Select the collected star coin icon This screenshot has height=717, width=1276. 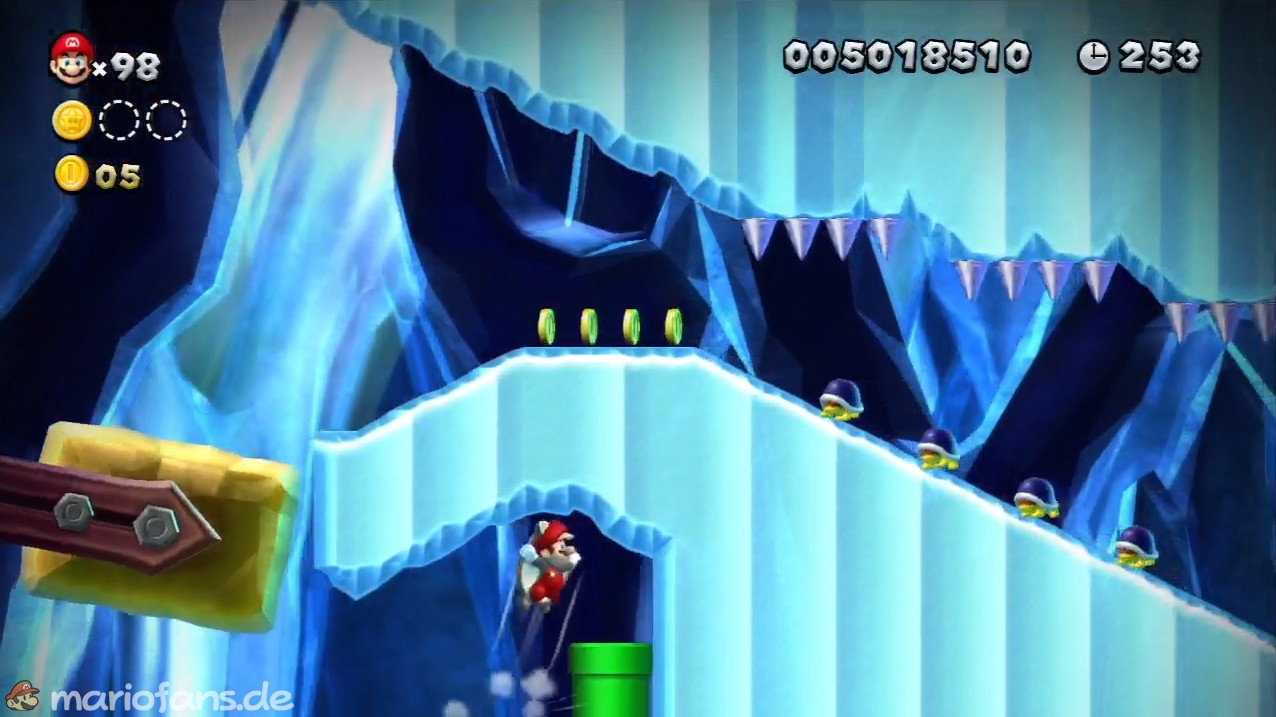click(72, 121)
